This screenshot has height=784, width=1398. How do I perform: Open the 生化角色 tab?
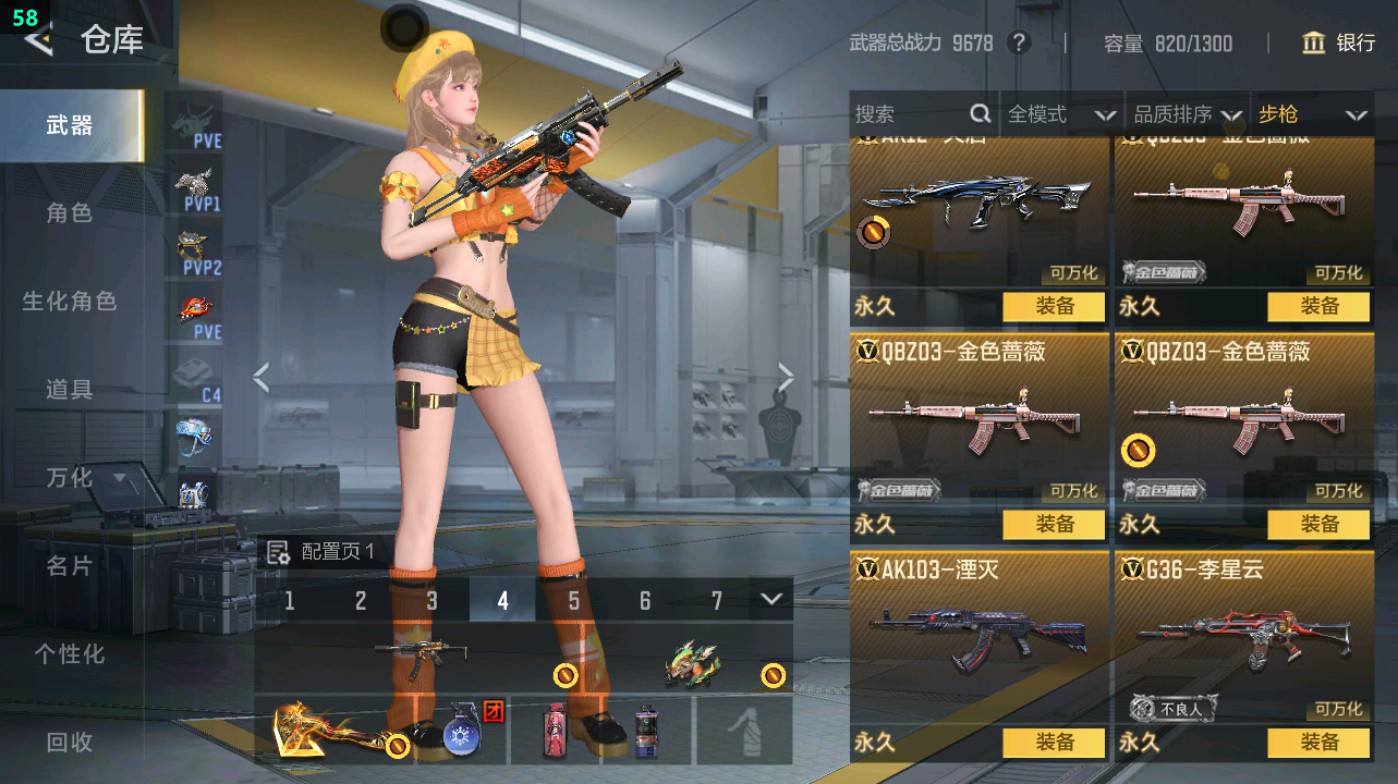click(69, 301)
